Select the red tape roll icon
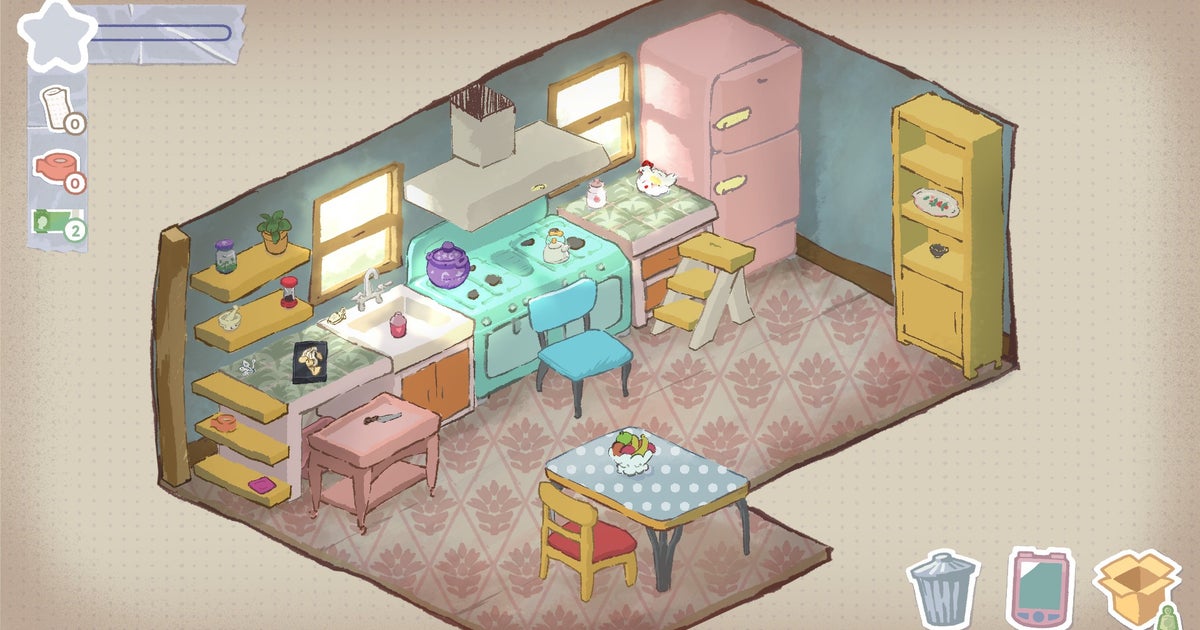 point(56,166)
